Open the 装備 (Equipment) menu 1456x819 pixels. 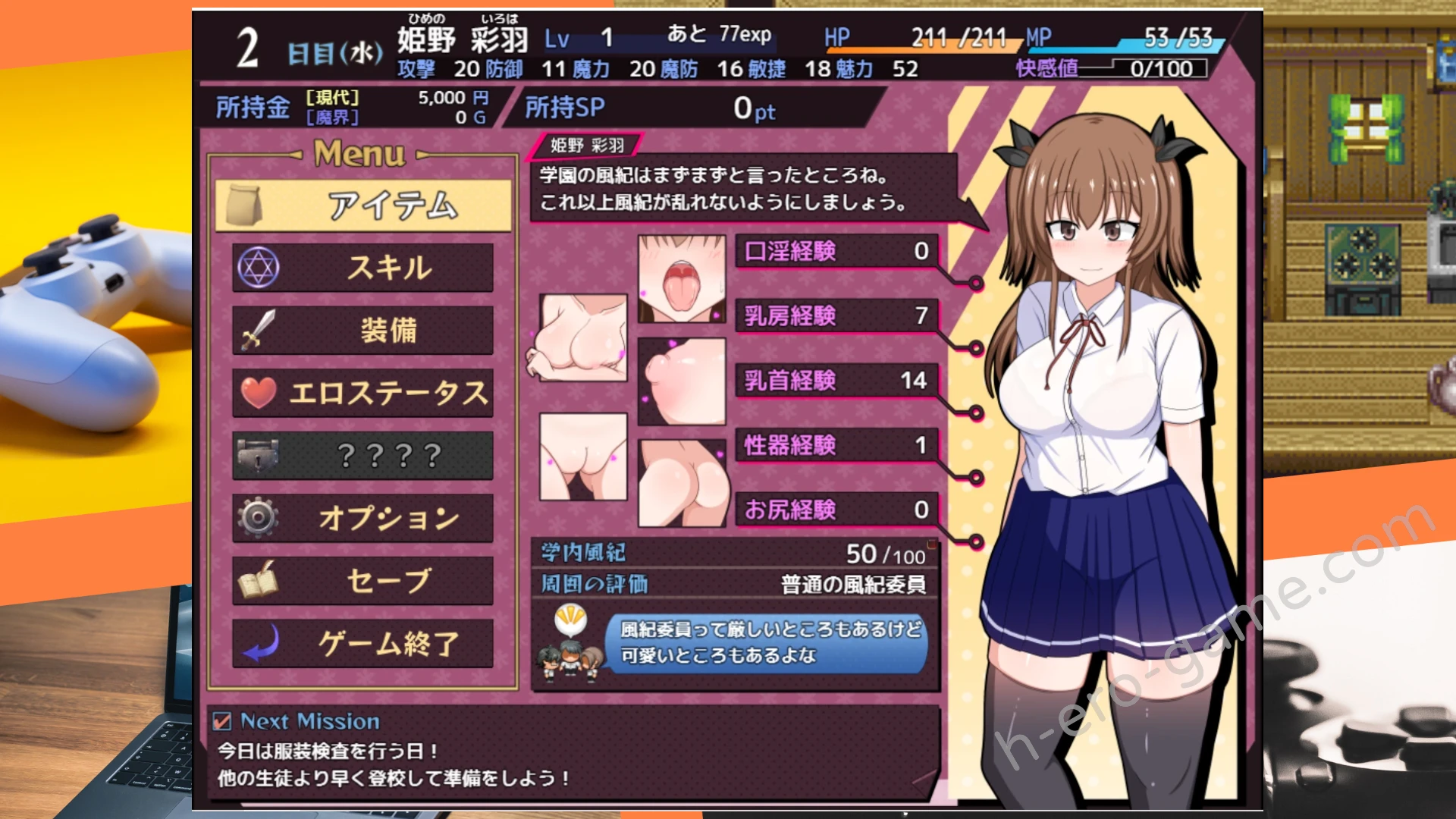coord(363,331)
